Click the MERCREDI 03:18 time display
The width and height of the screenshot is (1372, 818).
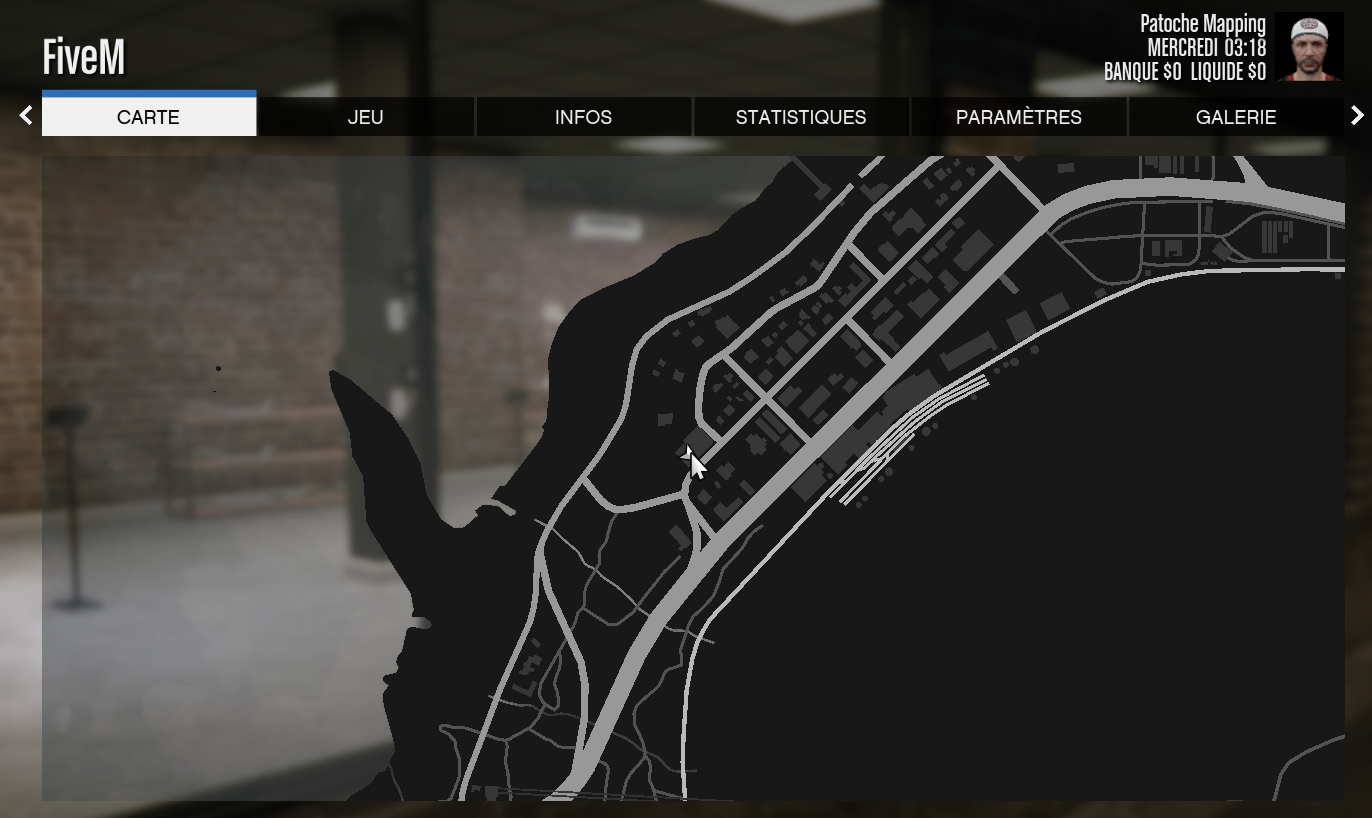(1207, 47)
